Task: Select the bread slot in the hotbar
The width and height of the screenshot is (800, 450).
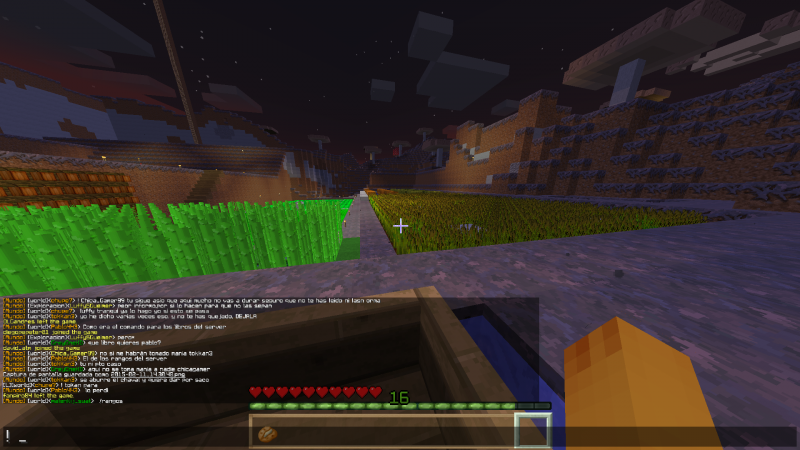Action: pyautogui.click(x=267, y=432)
